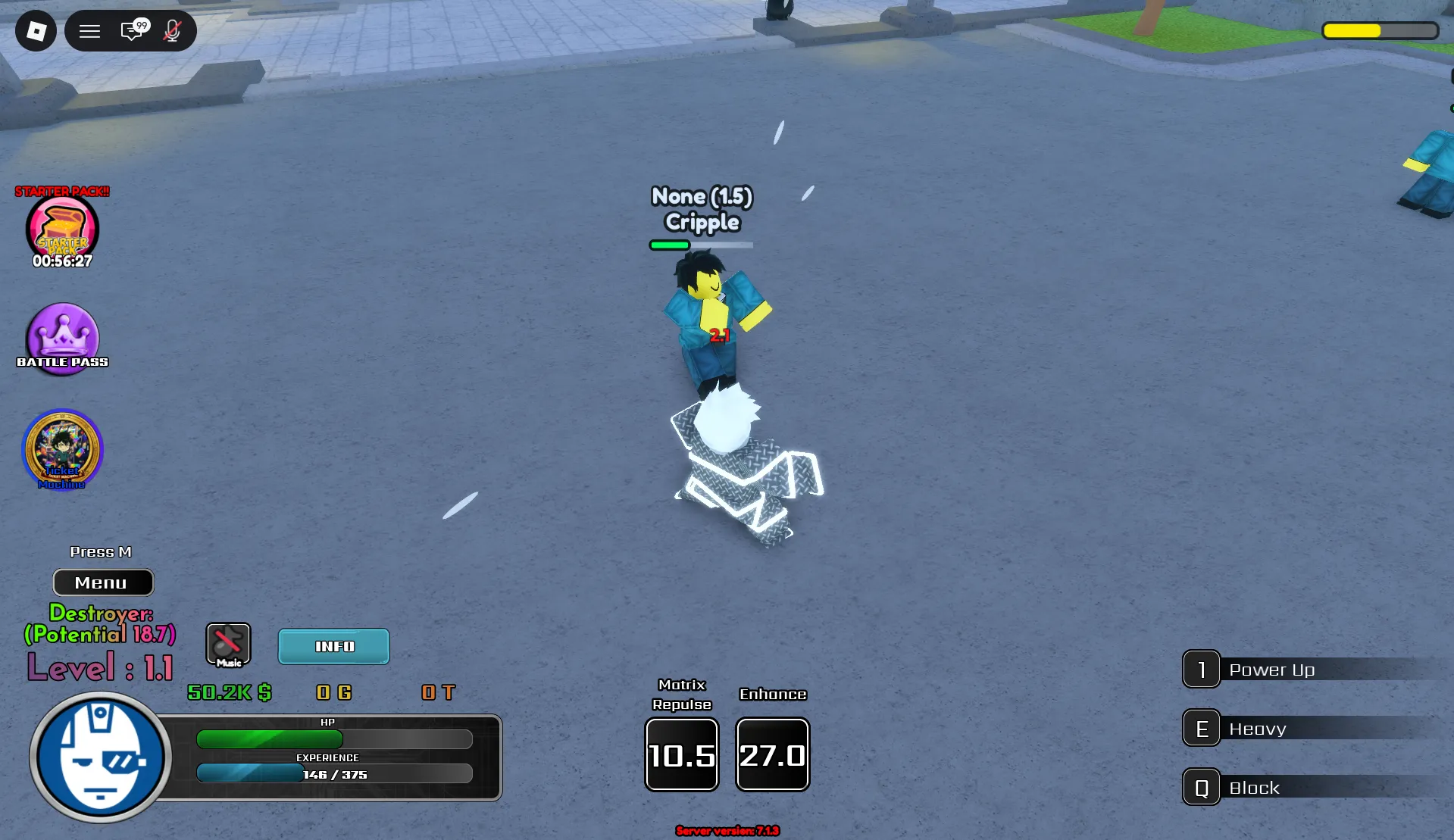The height and width of the screenshot is (840, 1454).
Task: Open the hamburger list menu
Action: pyautogui.click(x=90, y=31)
